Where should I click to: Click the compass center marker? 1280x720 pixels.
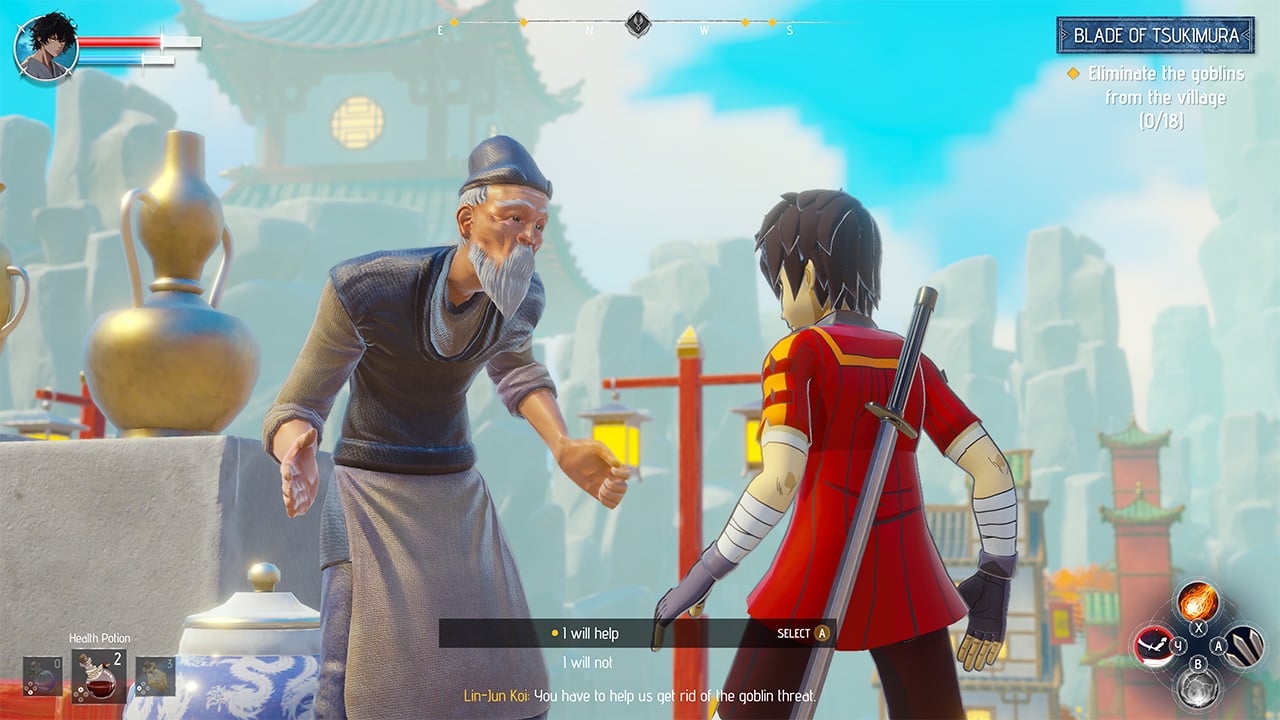[638, 24]
